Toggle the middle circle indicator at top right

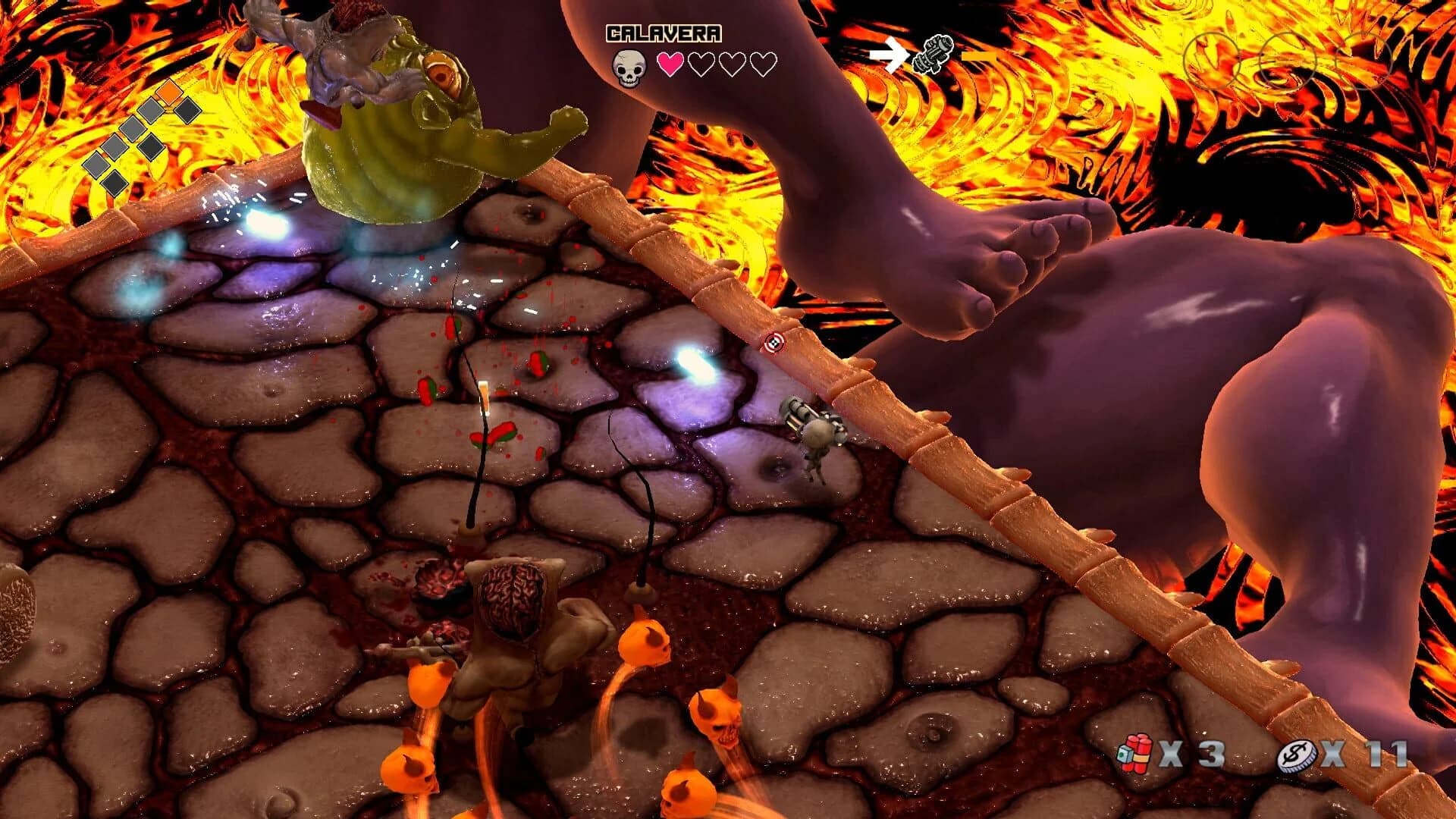[x=1288, y=61]
